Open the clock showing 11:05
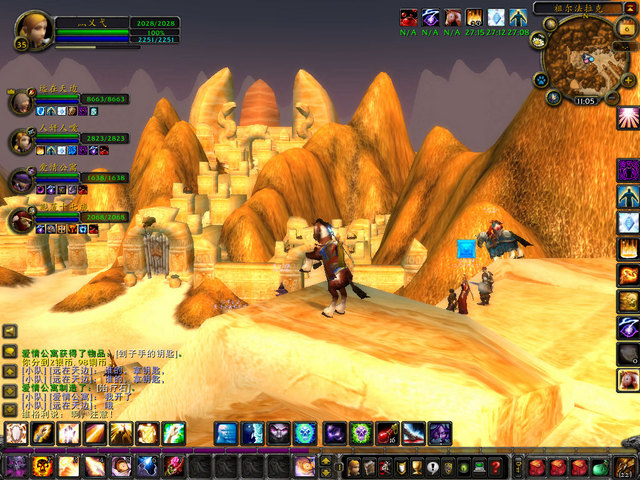 pyautogui.click(x=586, y=101)
